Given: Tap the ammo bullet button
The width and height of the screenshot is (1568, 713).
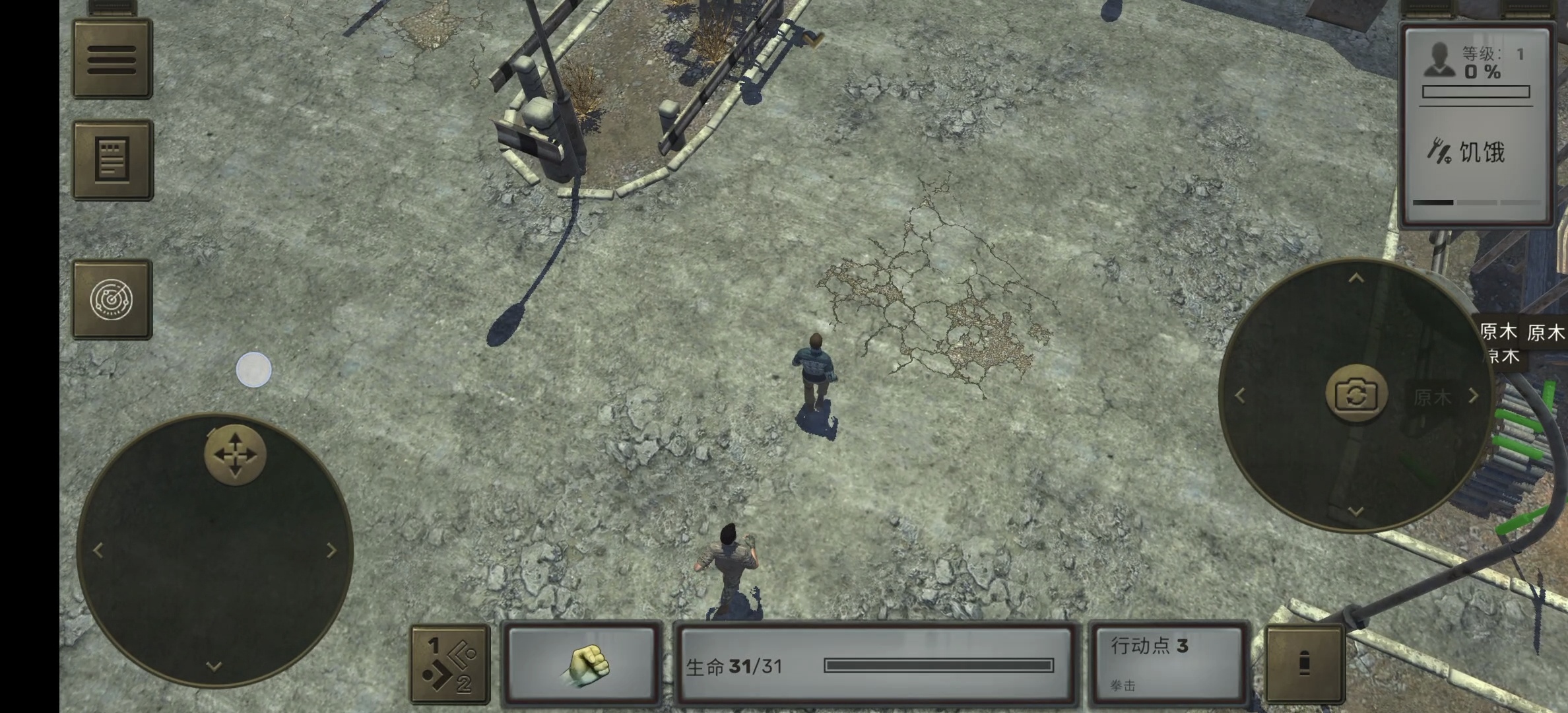Looking at the screenshot, I should (1305, 663).
